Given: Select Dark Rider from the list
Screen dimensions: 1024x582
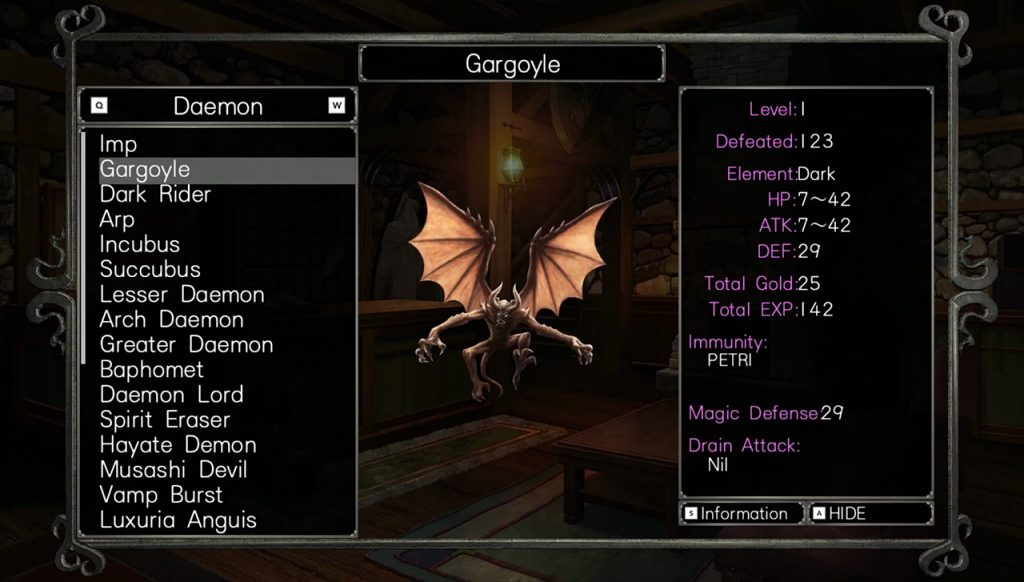Looking at the screenshot, I should pyautogui.click(x=155, y=195).
